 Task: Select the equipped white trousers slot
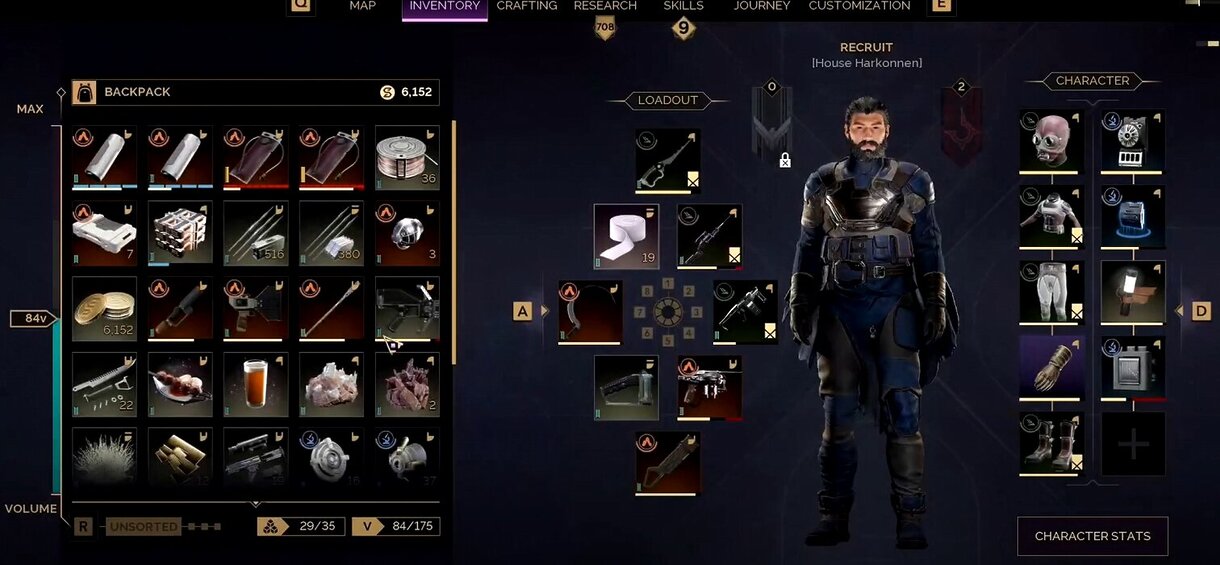[x=1051, y=292]
